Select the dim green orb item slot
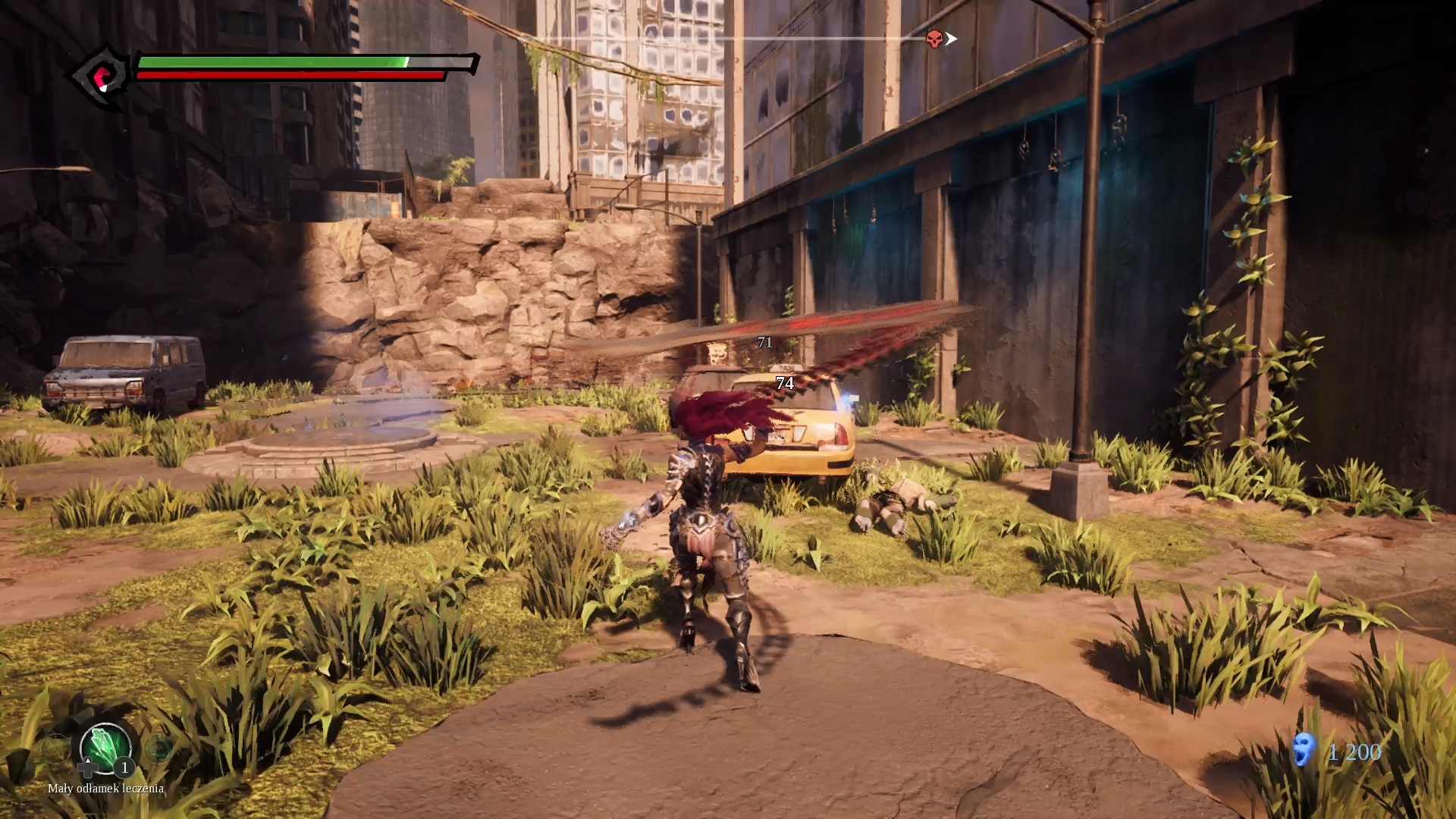The height and width of the screenshot is (819, 1456). [x=158, y=748]
